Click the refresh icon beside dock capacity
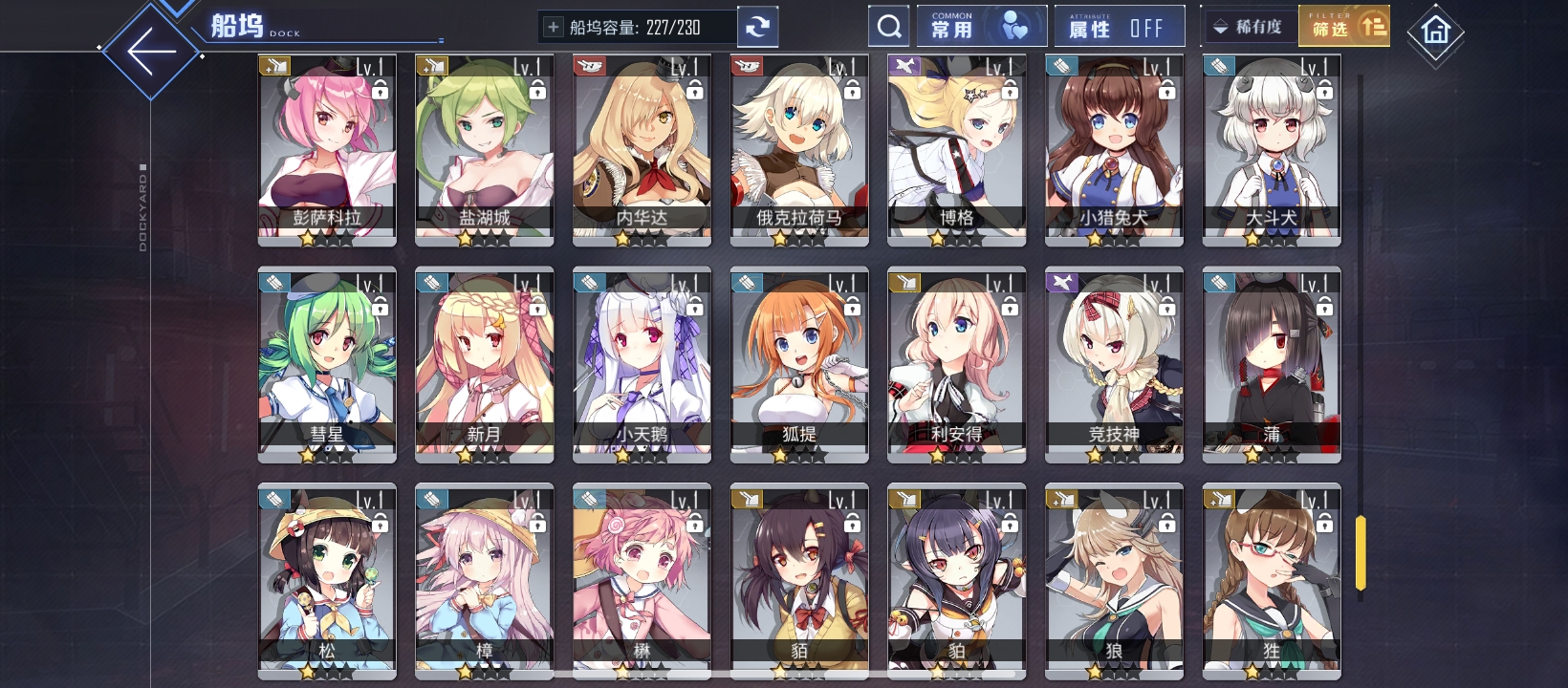Screen dimensions: 1568x688 758,26
